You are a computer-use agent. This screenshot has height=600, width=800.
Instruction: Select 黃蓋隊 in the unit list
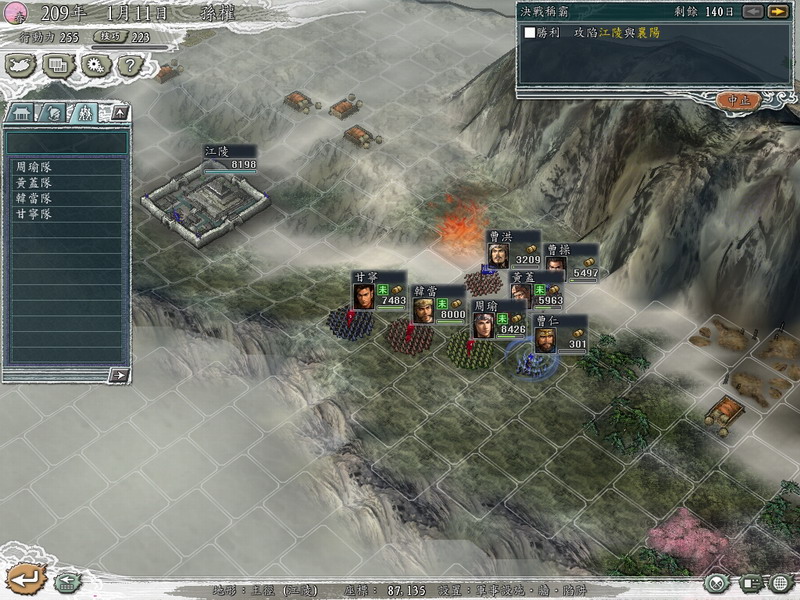coord(34,183)
